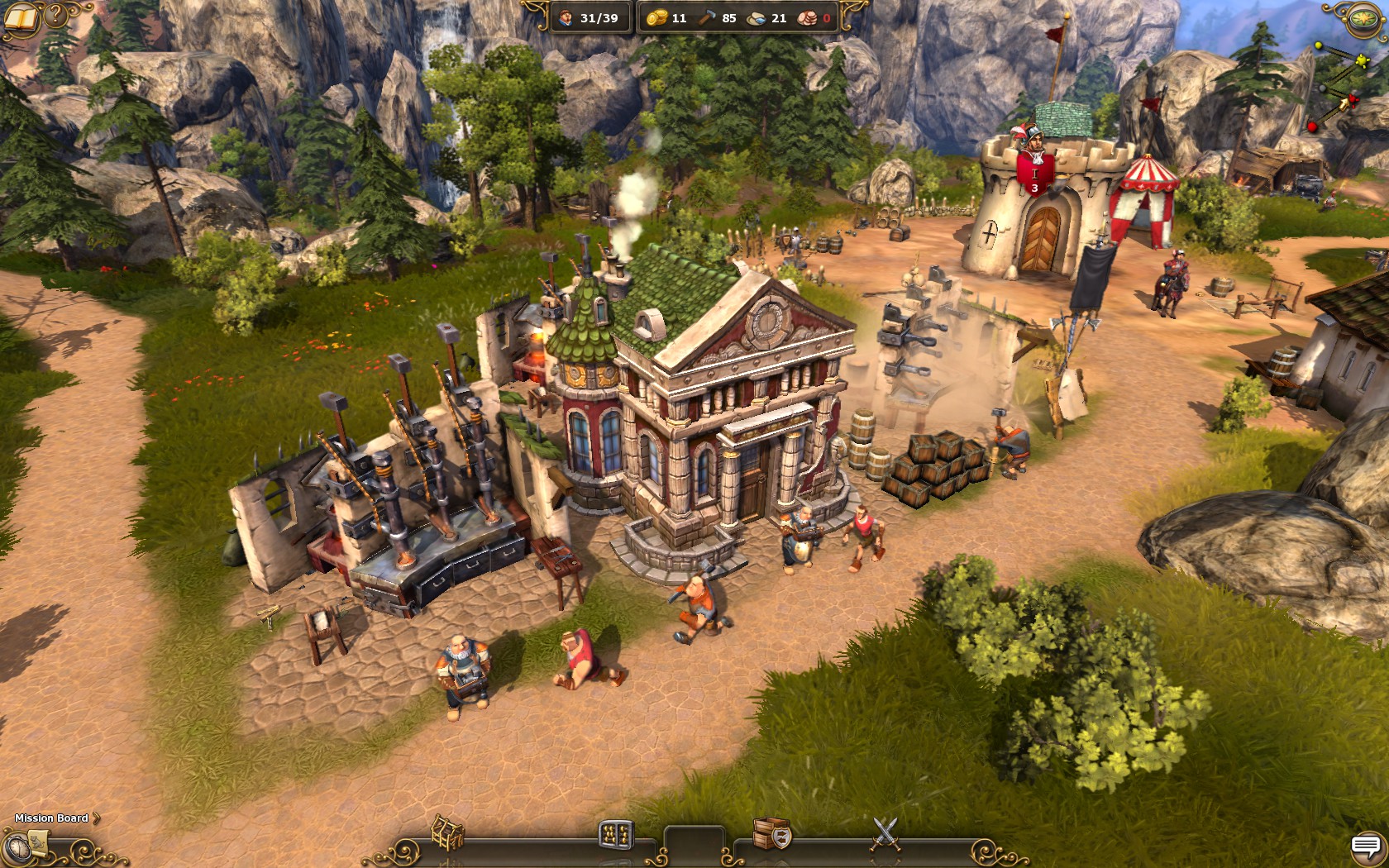Click the help question mark icon

point(55,15)
